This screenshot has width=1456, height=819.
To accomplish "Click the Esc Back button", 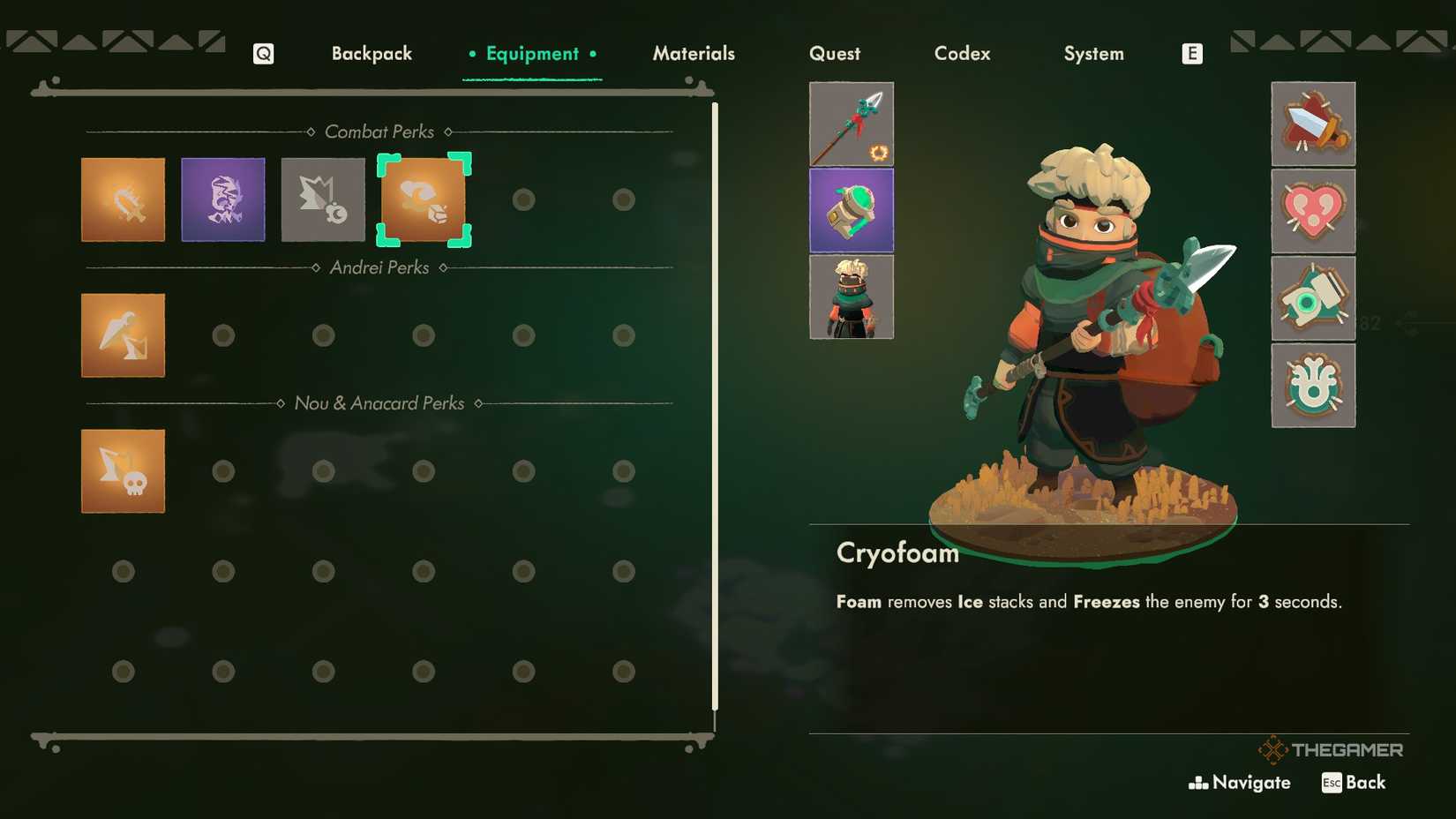I will (x=1353, y=782).
